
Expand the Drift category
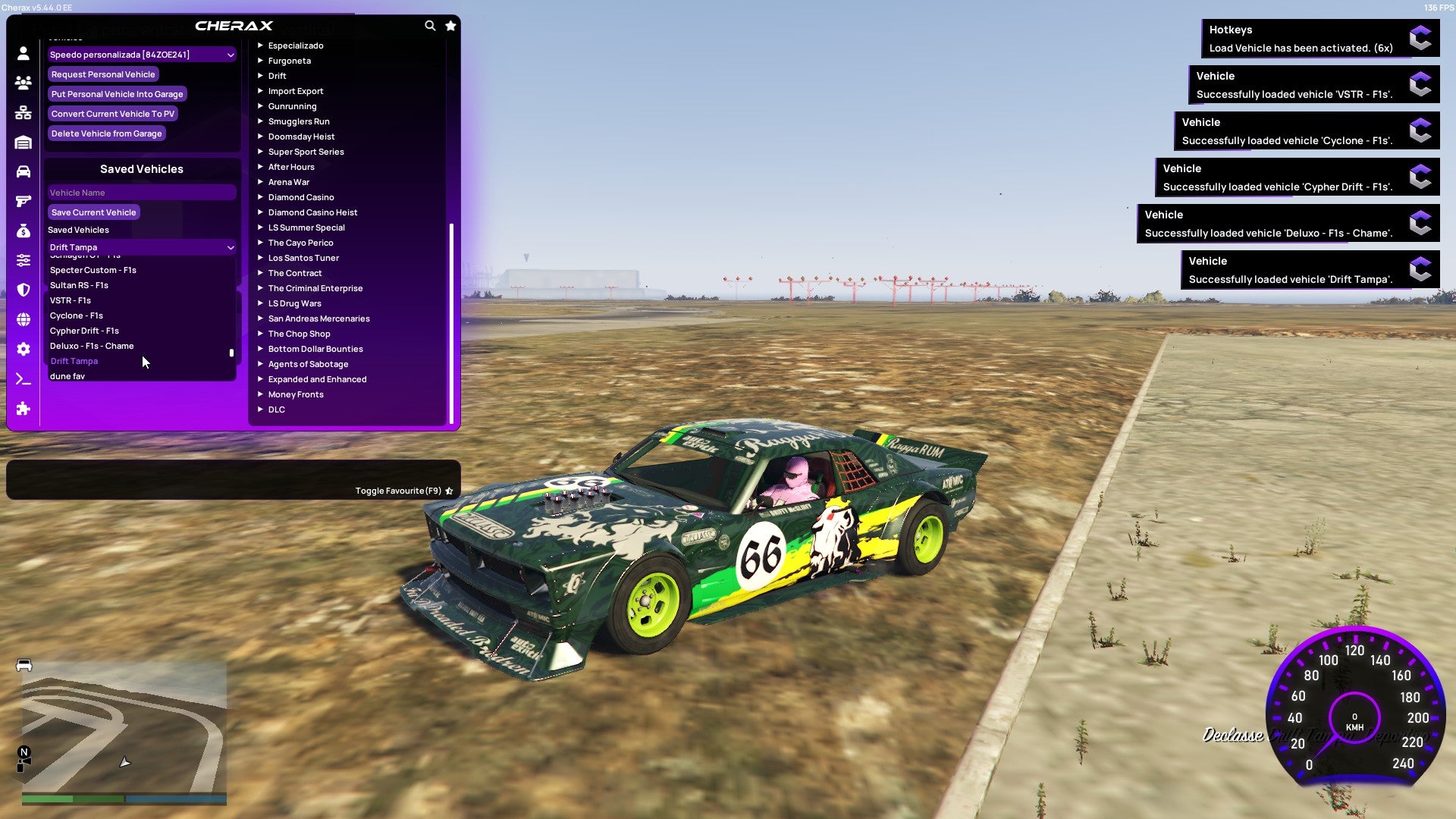coord(278,76)
